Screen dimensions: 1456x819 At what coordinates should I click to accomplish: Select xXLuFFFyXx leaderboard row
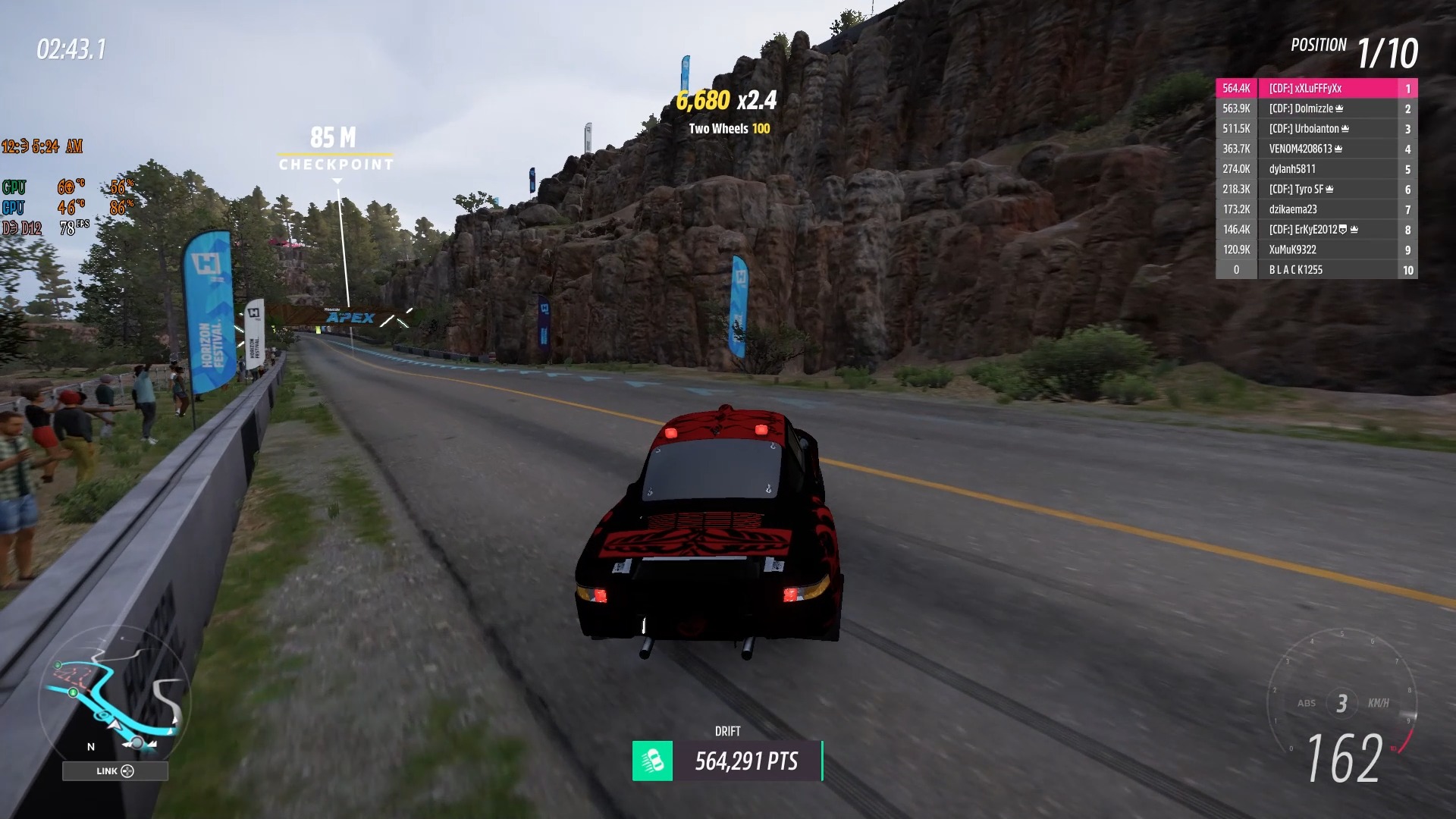1316,89
